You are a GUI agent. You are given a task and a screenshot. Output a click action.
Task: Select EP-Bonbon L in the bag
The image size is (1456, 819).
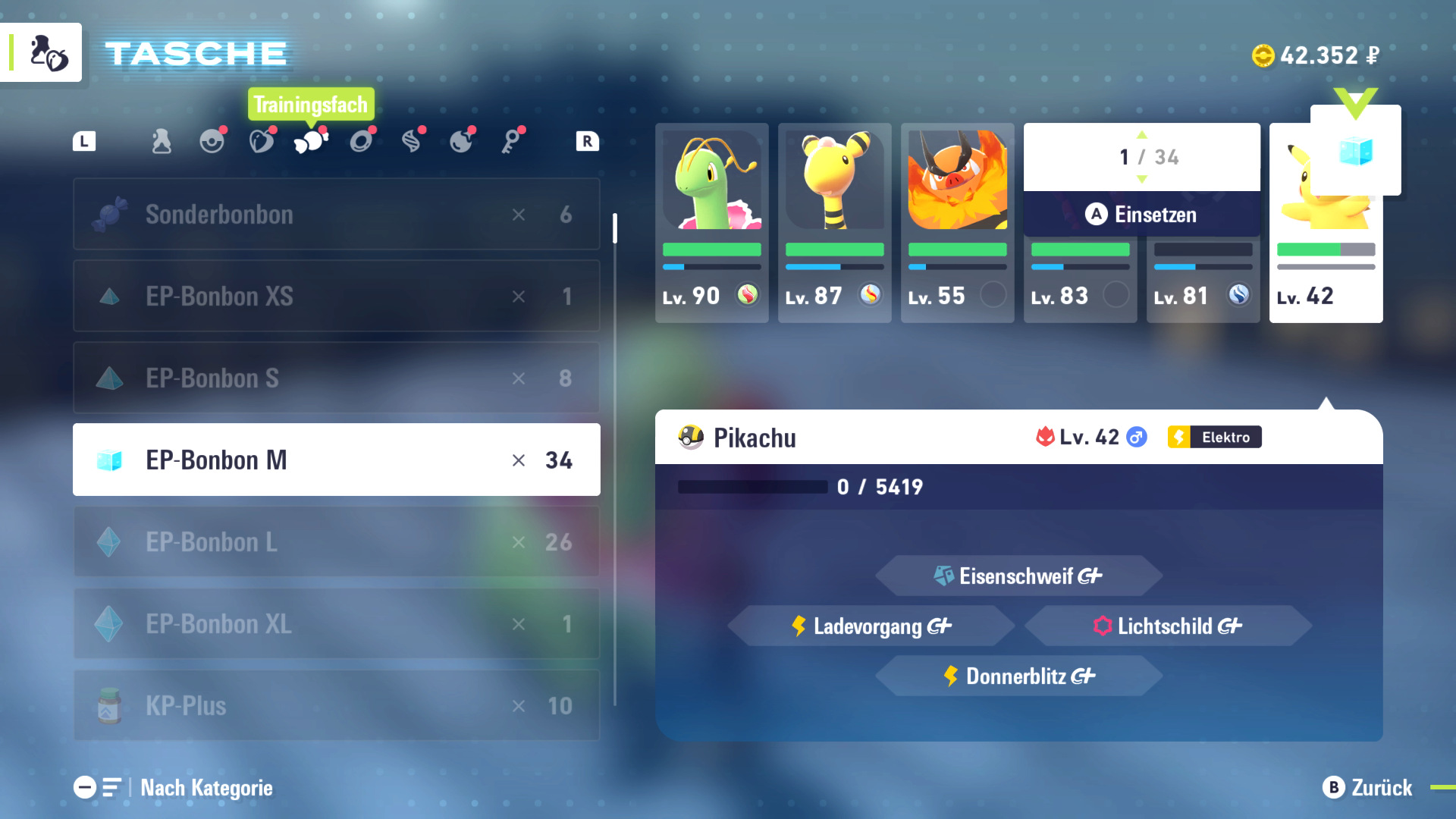pyautogui.click(x=336, y=542)
